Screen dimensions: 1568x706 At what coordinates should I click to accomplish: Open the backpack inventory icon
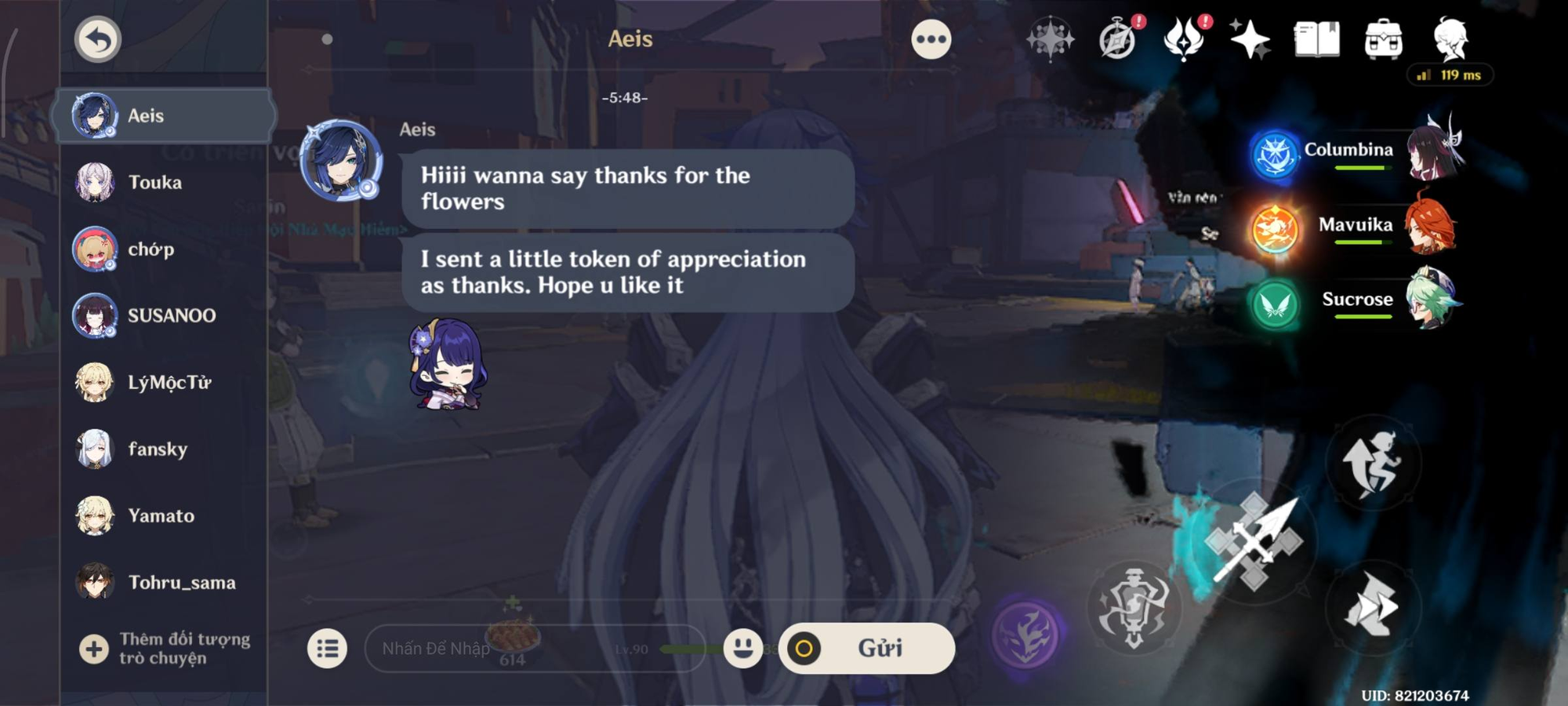click(1383, 39)
